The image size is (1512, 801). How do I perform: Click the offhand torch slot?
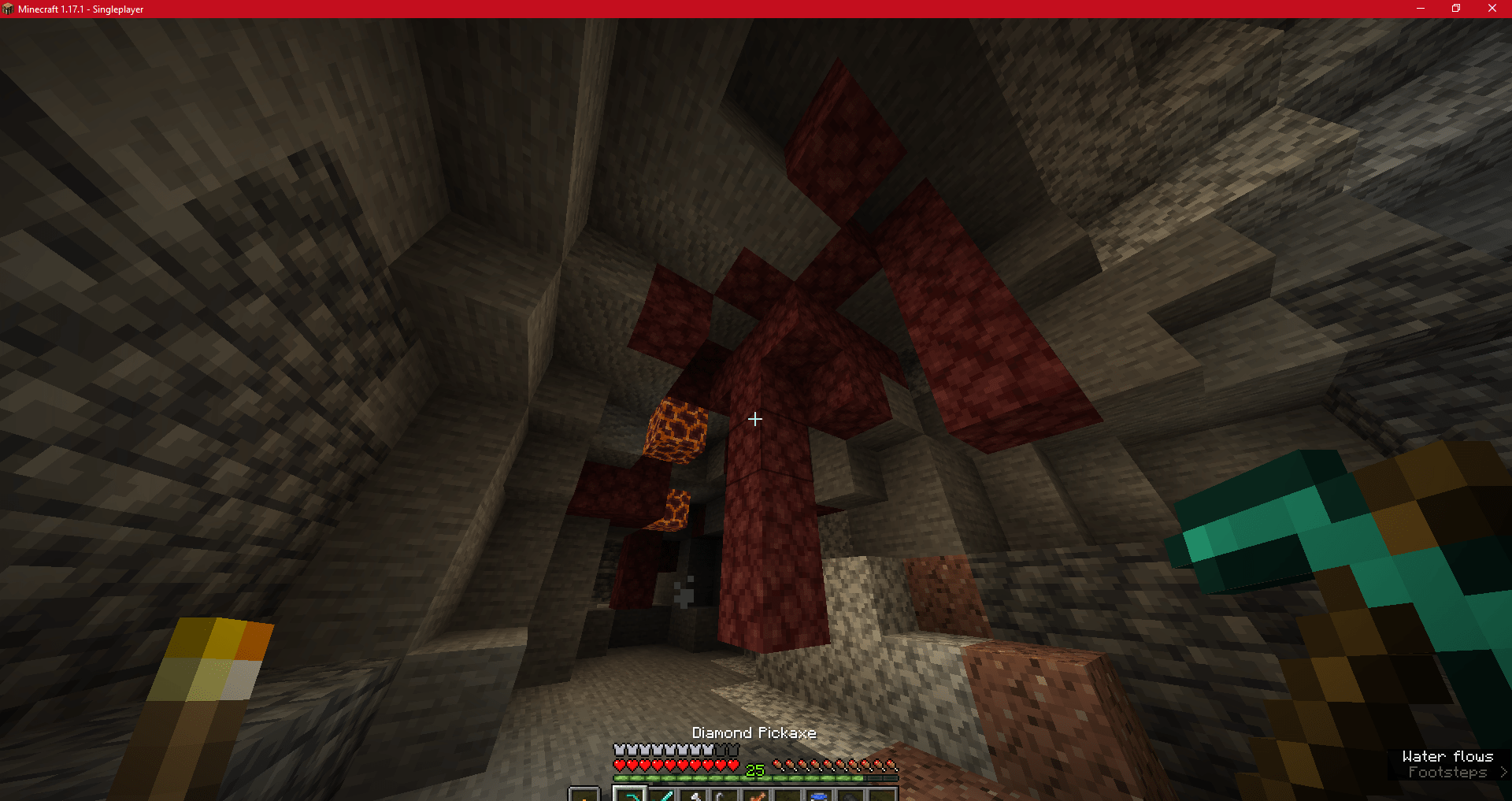pyautogui.click(x=585, y=795)
